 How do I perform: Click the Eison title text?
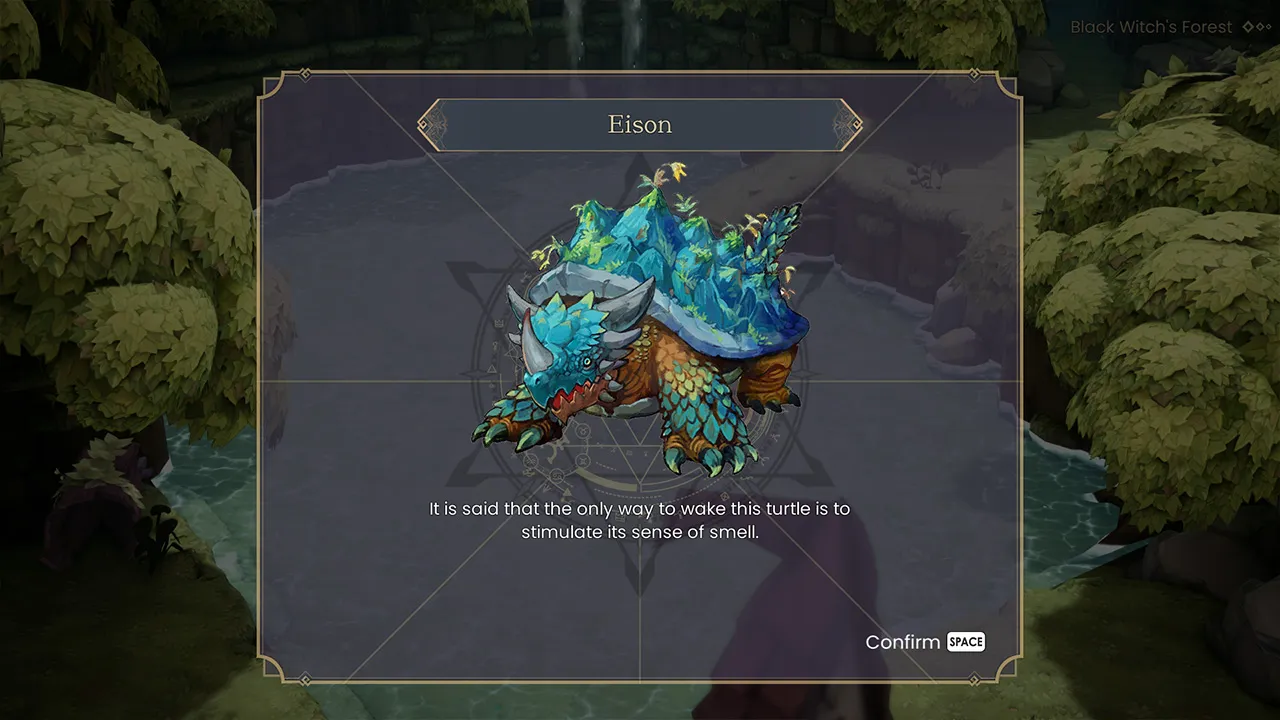(640, 124)
